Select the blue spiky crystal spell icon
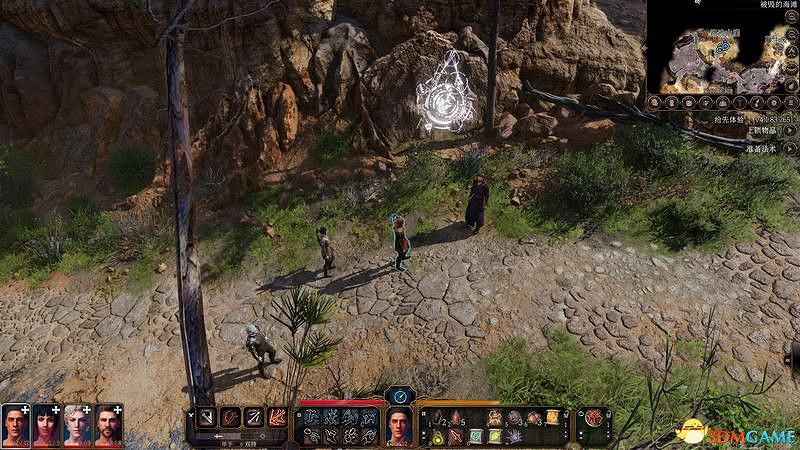Image resolution: width=800 pixels, height=450 pixels. pos(514,436)
